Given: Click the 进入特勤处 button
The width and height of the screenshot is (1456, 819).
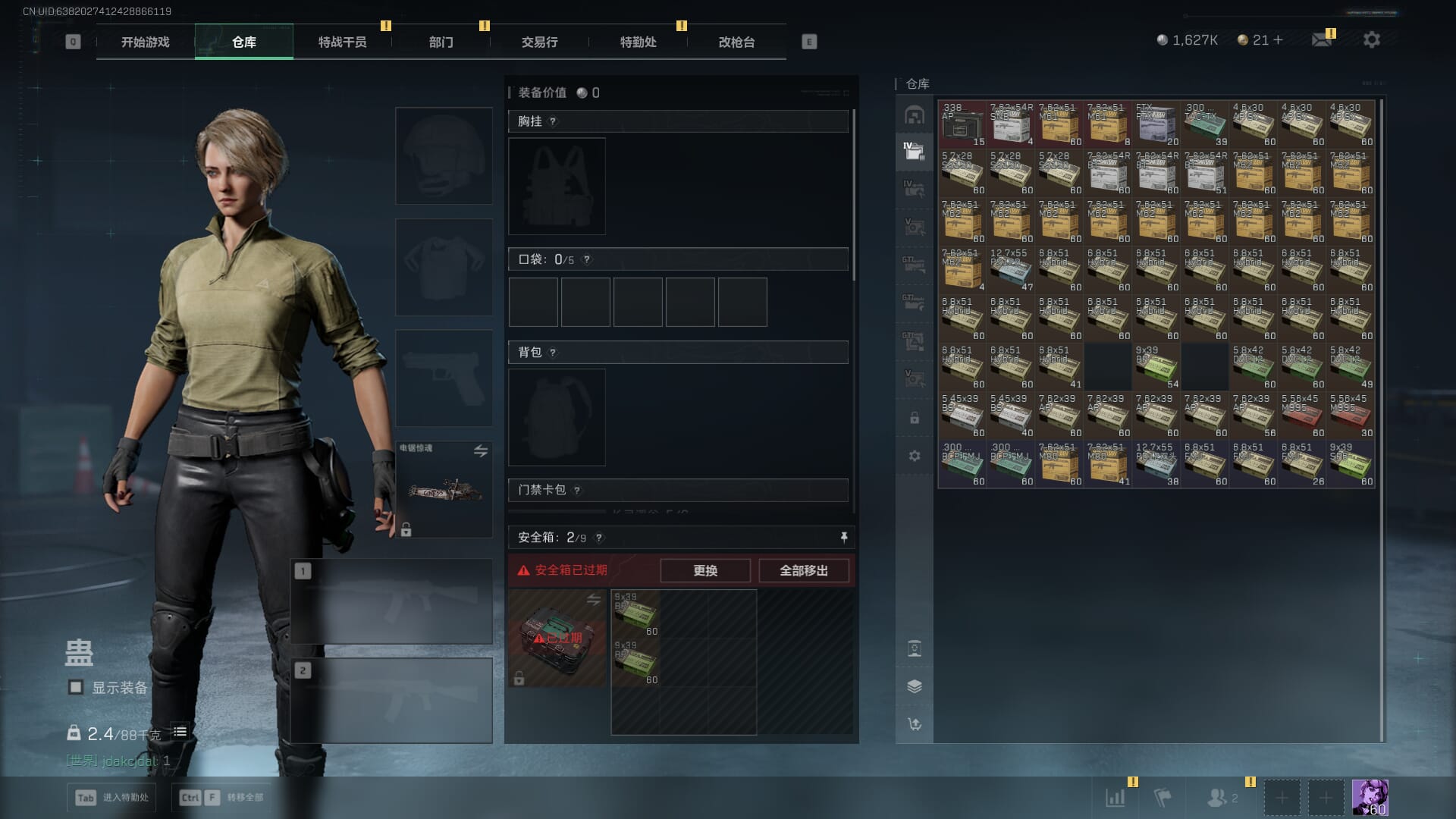Looking at the screenshot, I should click(x=114, y=797).
